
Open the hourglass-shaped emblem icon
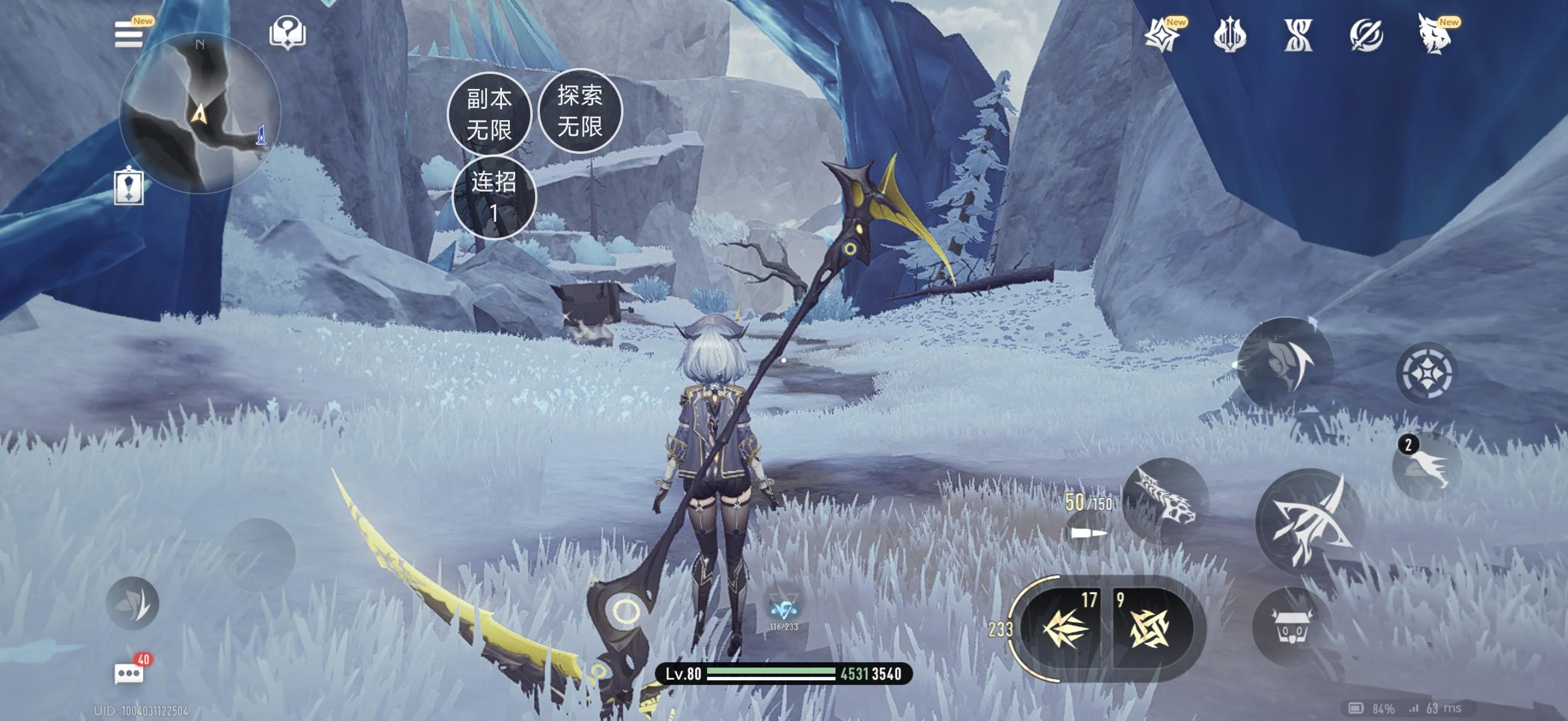[1297, 35]
